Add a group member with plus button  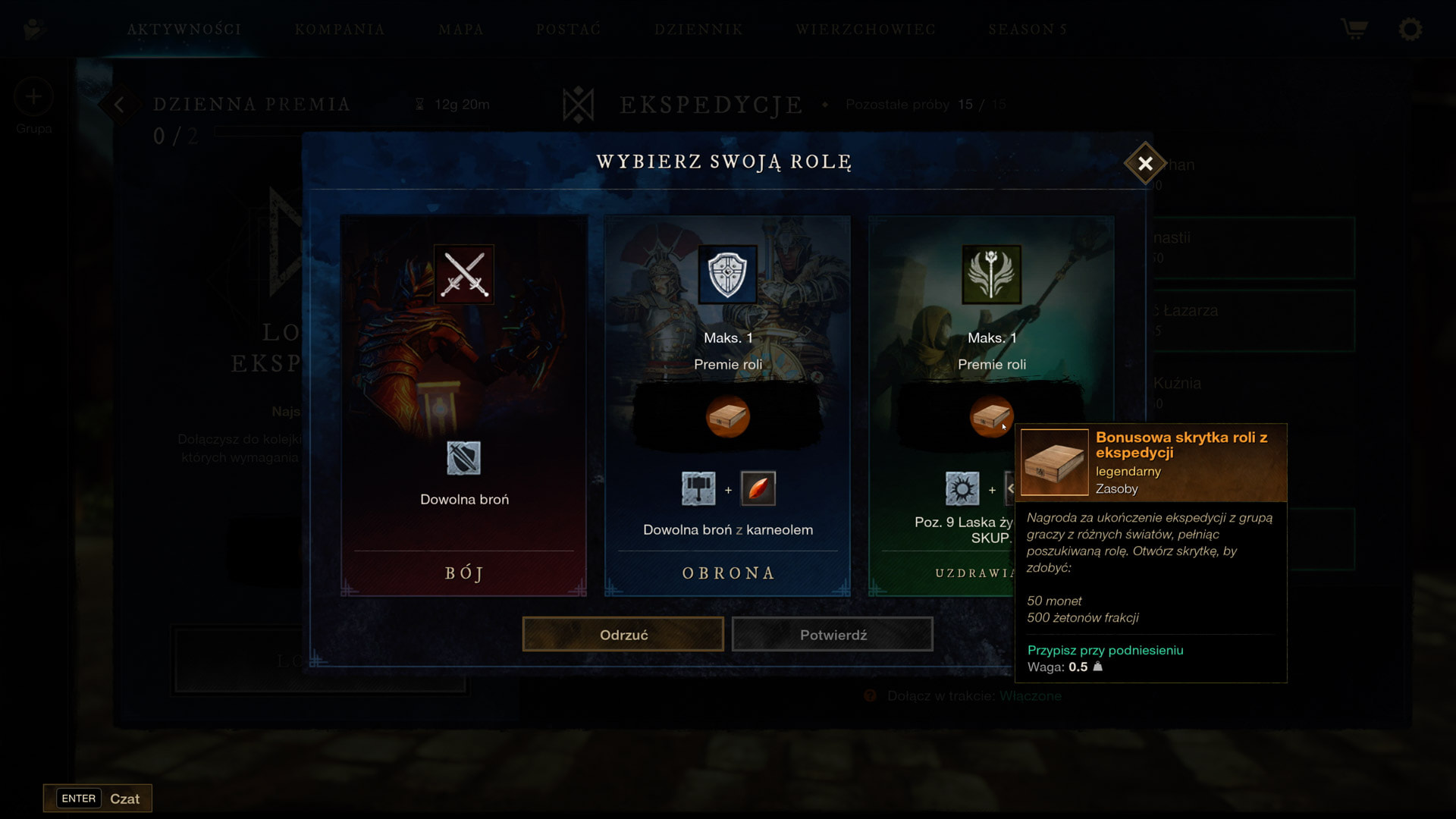(33, 97)
